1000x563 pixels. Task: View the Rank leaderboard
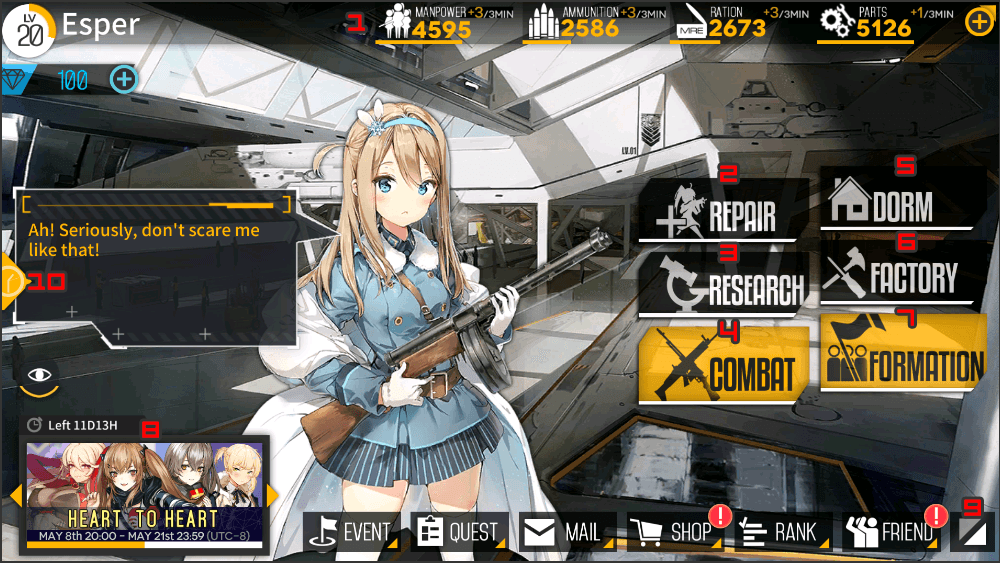(x=783, y=532)
